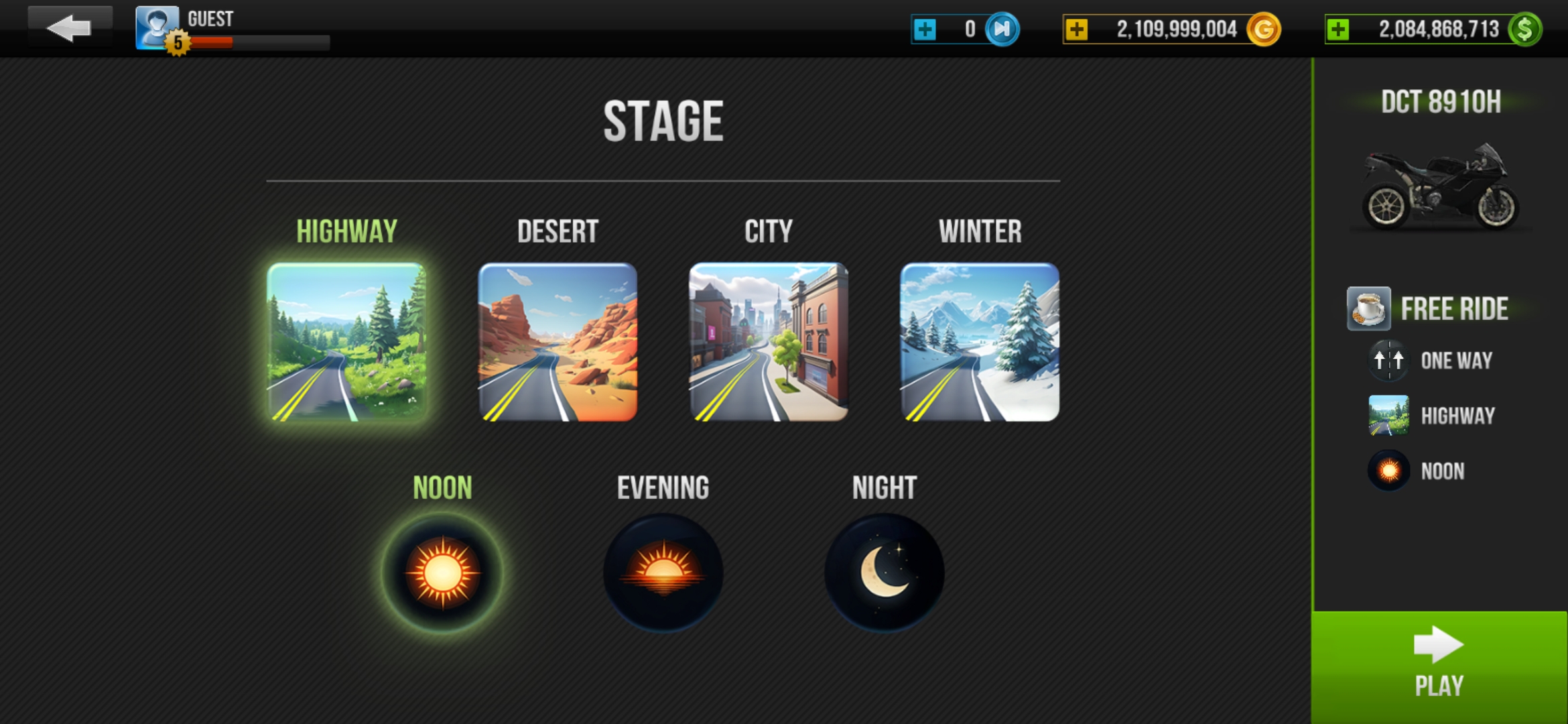Add cash with the green plus button
The image size is (1568, 724).
(1338, 29)
